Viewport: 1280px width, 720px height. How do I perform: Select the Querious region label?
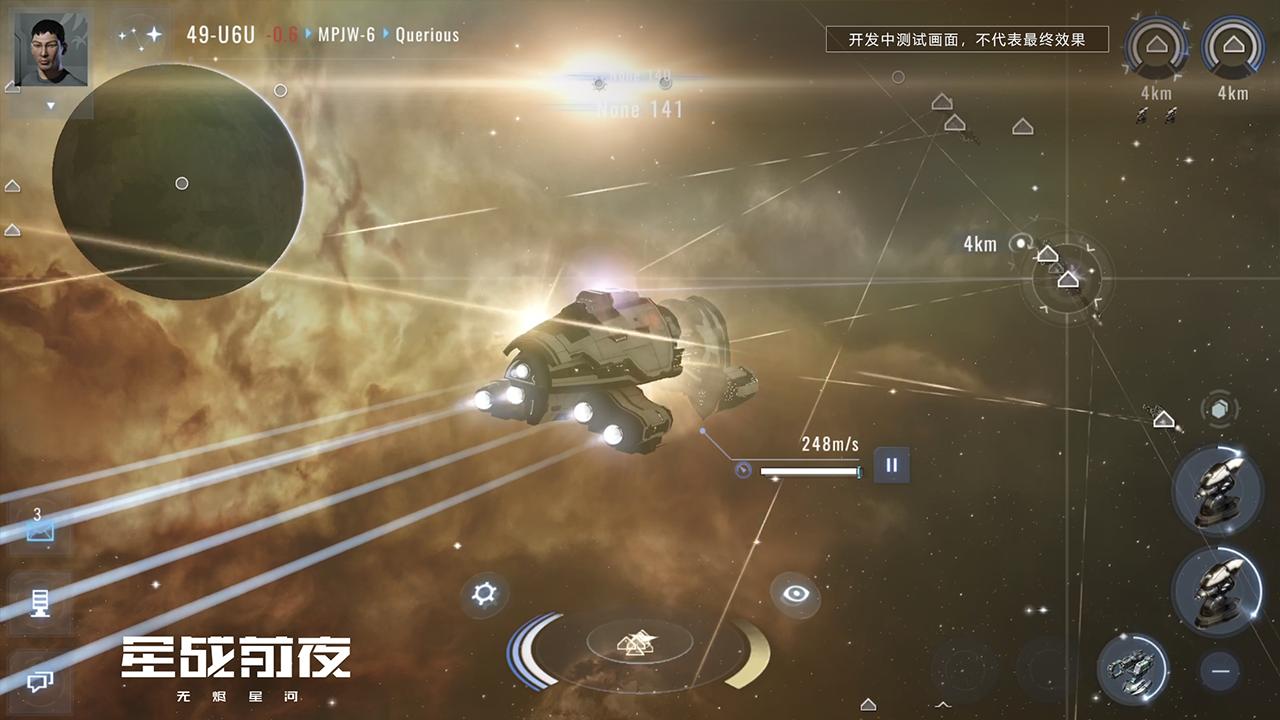coord(427,33)
